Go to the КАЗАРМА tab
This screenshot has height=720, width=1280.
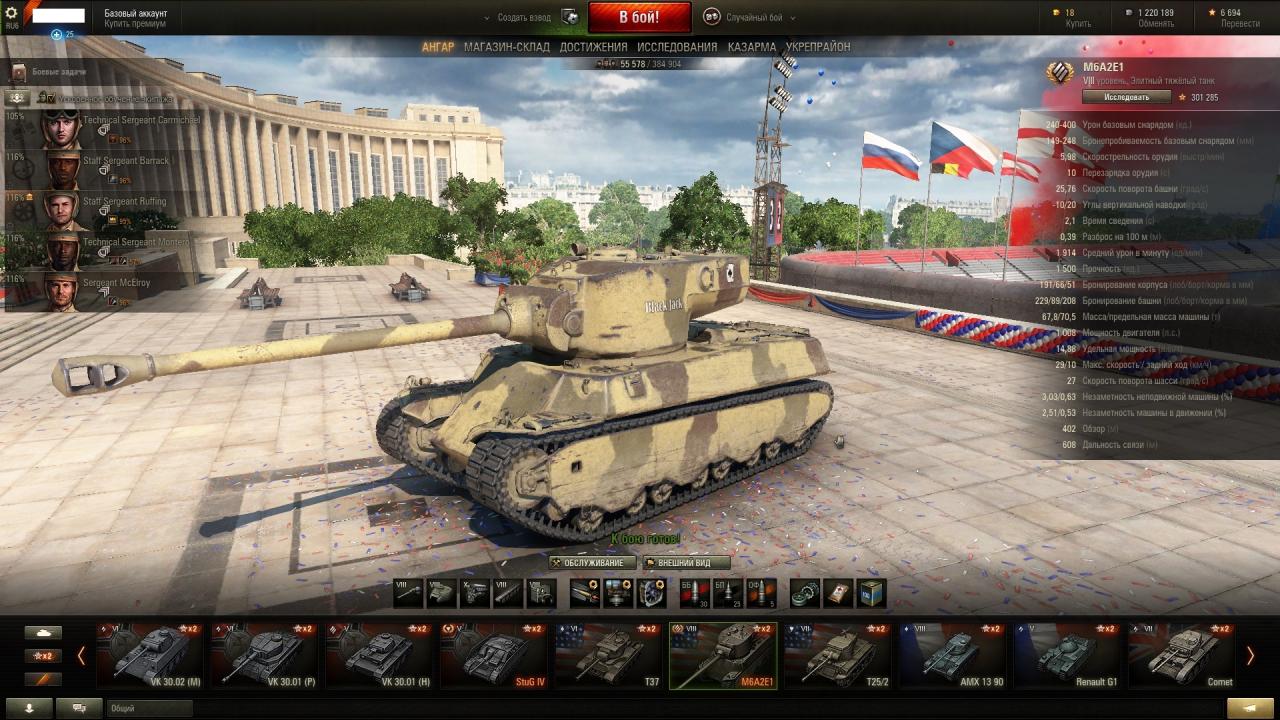751,47
